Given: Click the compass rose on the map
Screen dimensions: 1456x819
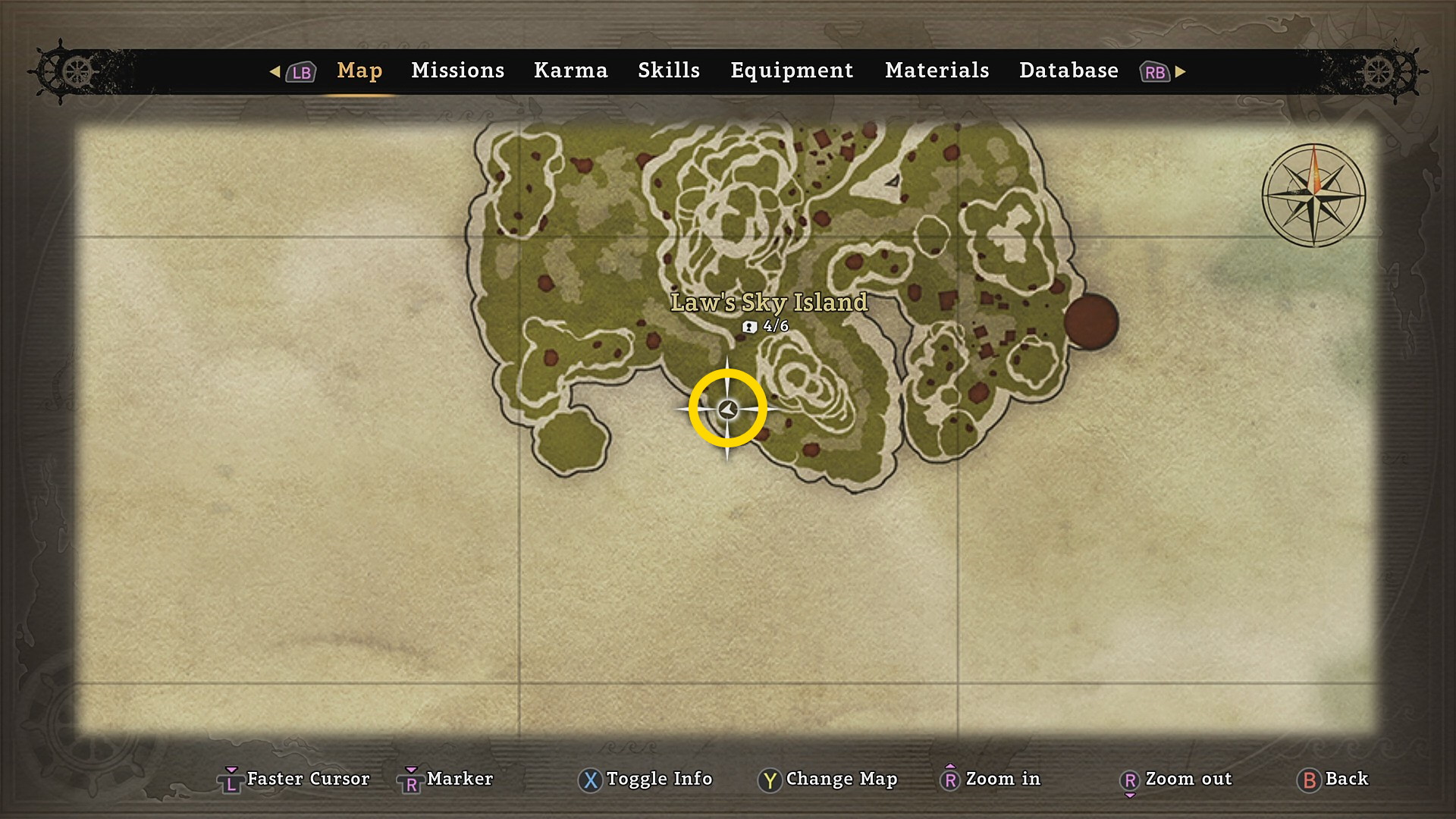Looking at the screenshot, I should coord(1313,196).
